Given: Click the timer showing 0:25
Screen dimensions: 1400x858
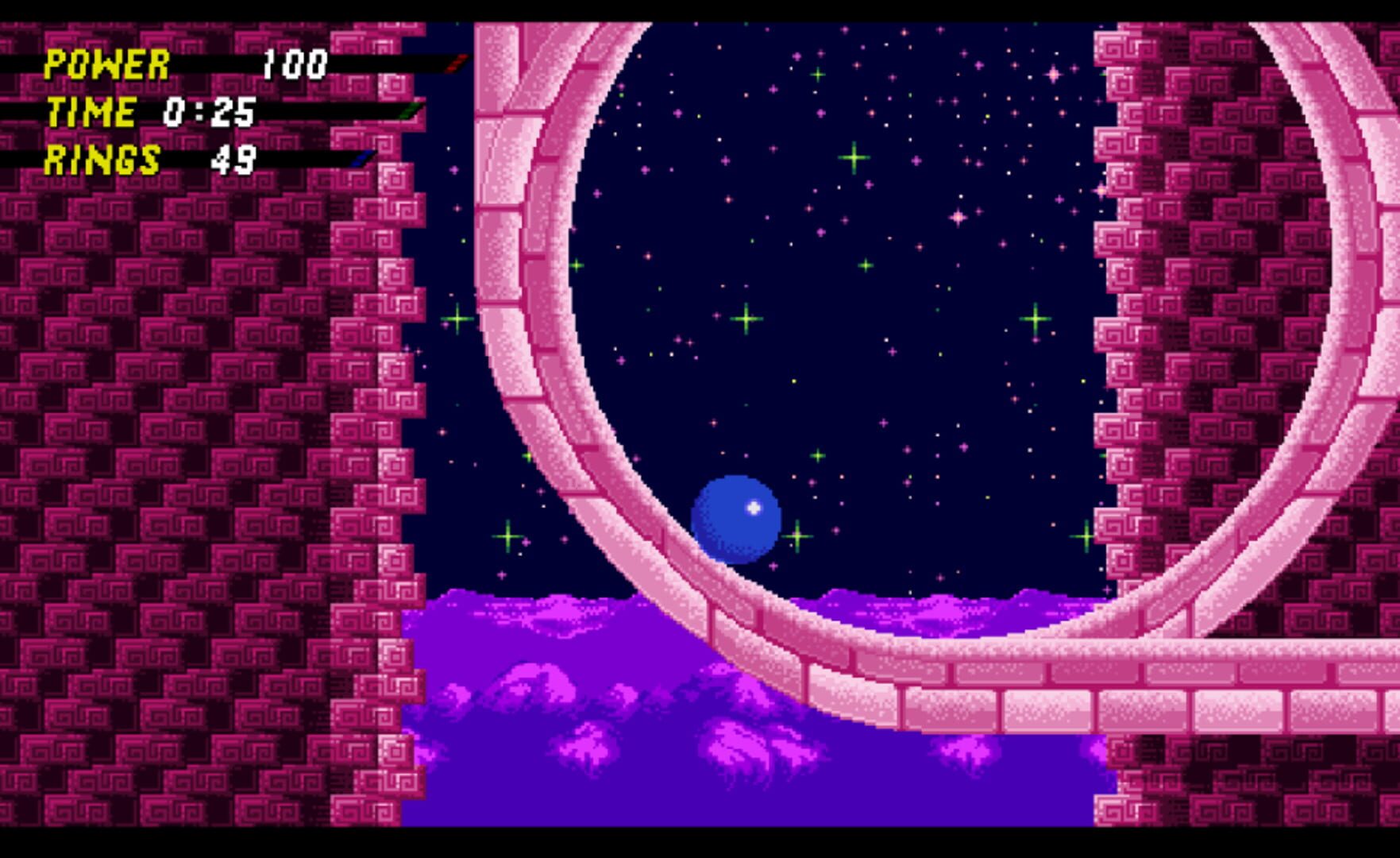Looking at the screenshot, I should [210, 114].
